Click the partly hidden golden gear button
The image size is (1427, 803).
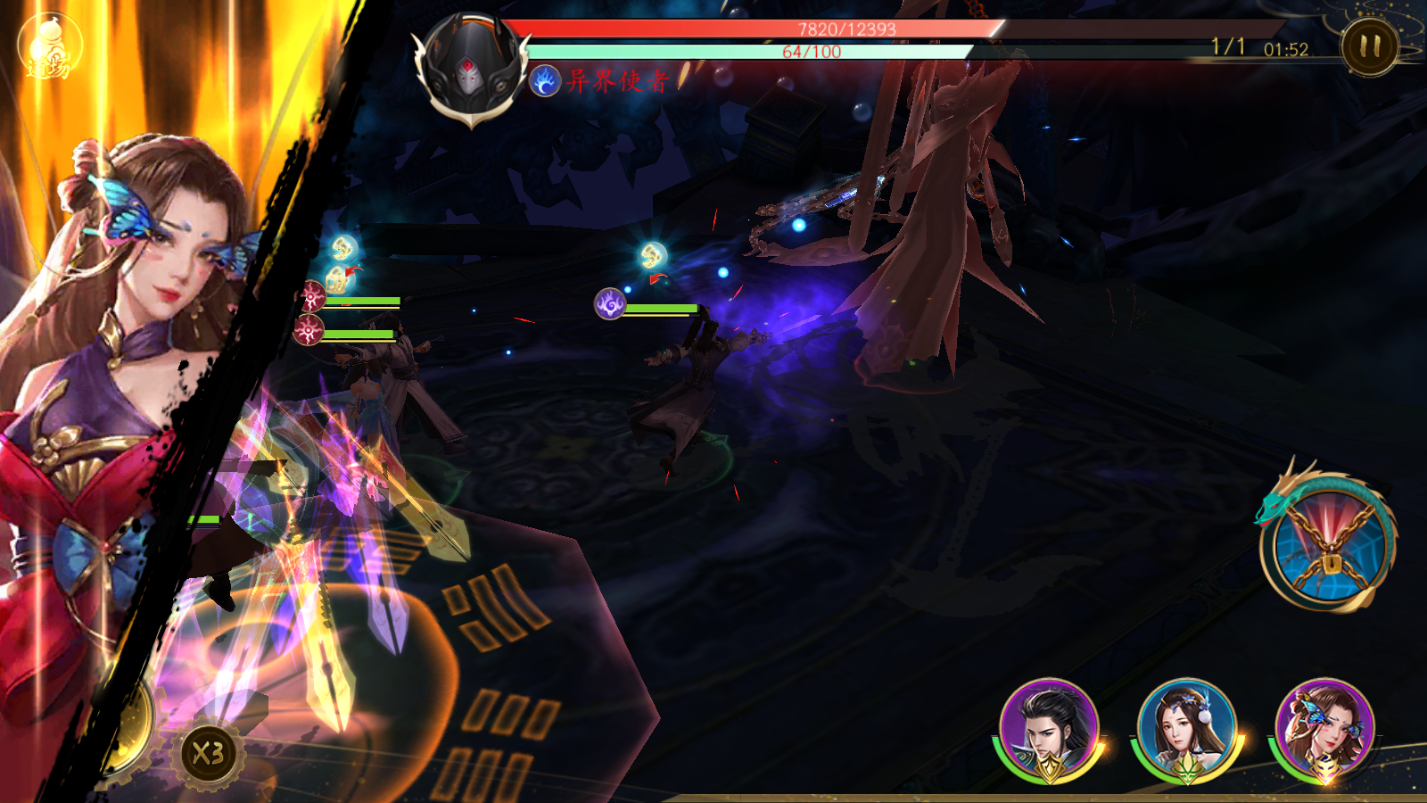(x=130, y=725)
